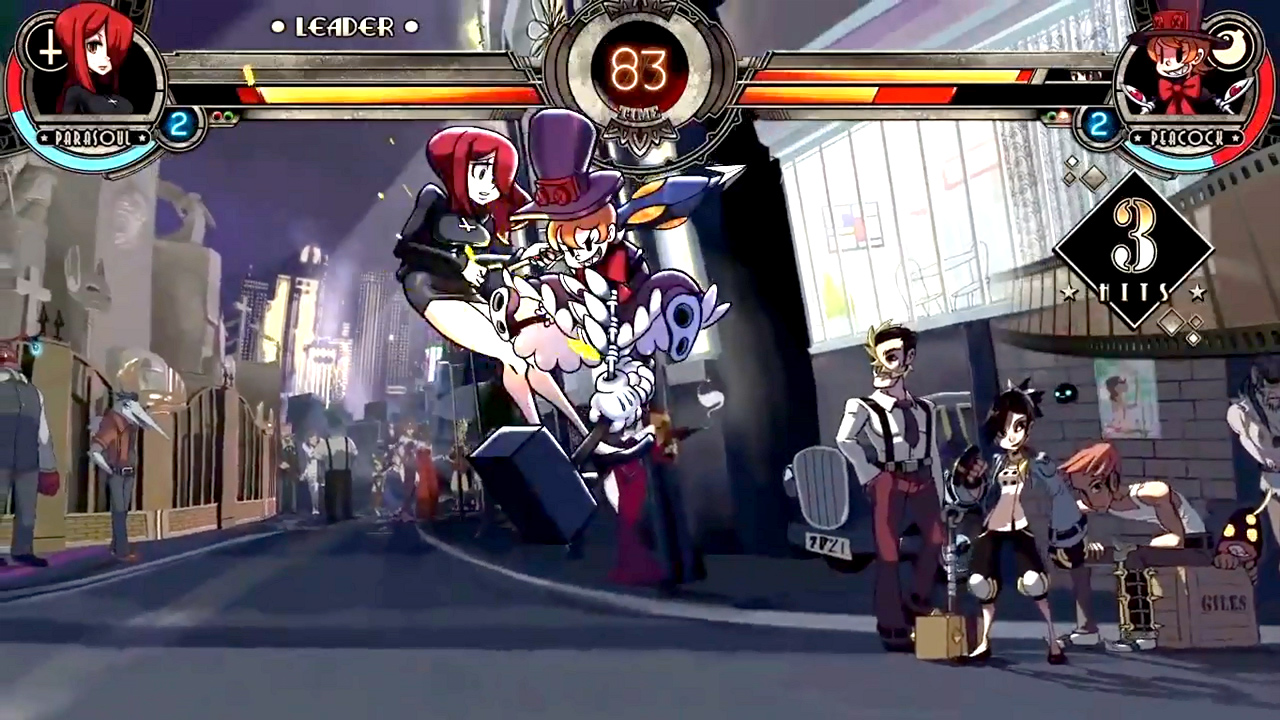Expand the filmstrip diamond decoration above 3 HITS

pyautogui.click(x=1093, y=180)
